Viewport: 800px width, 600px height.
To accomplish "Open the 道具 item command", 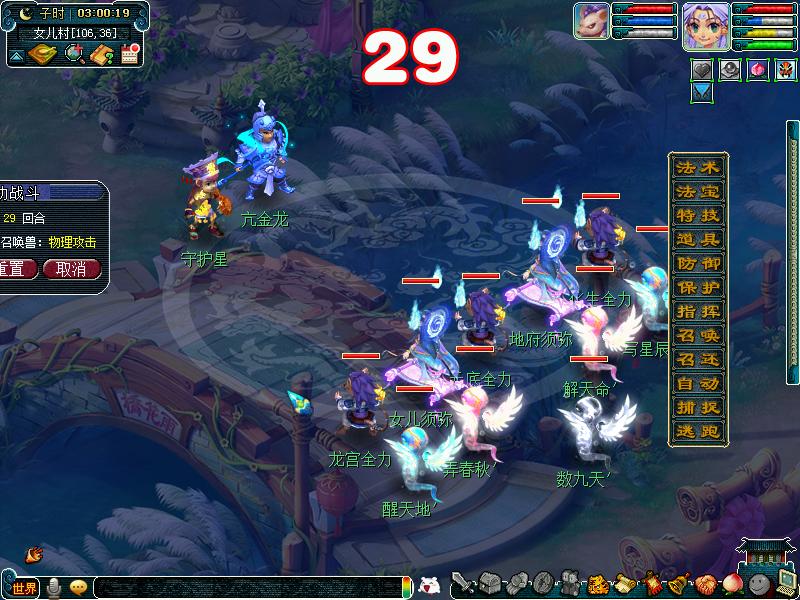I will 697,240.
